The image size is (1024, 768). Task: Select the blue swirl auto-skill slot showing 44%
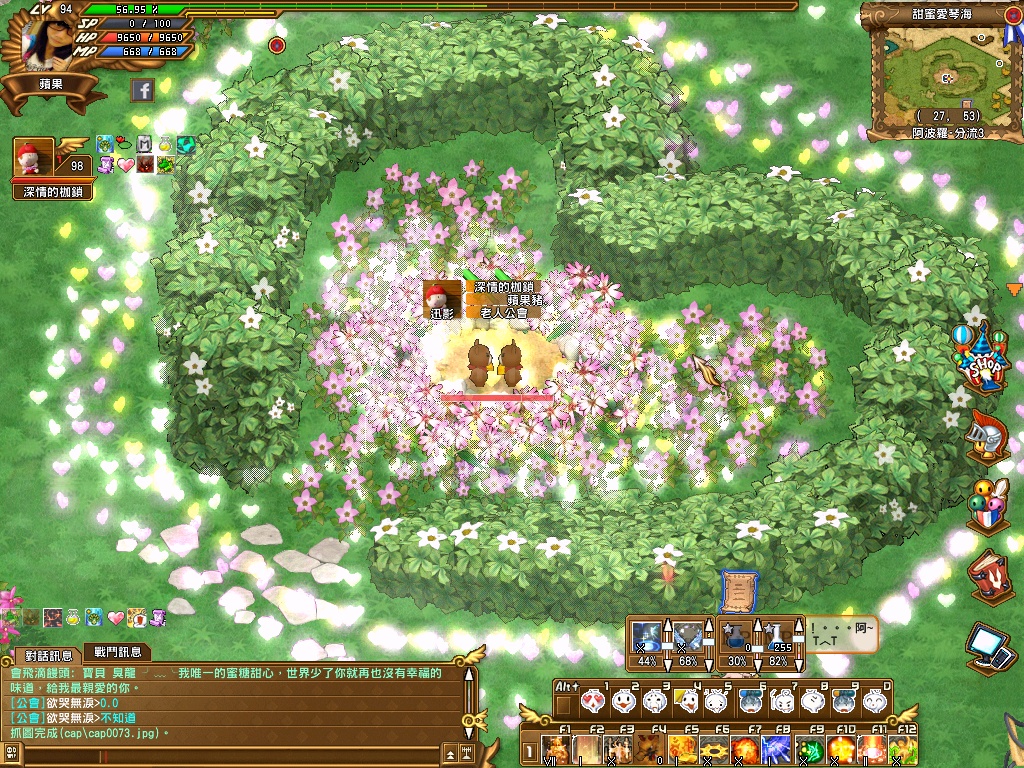pos(647,638)
